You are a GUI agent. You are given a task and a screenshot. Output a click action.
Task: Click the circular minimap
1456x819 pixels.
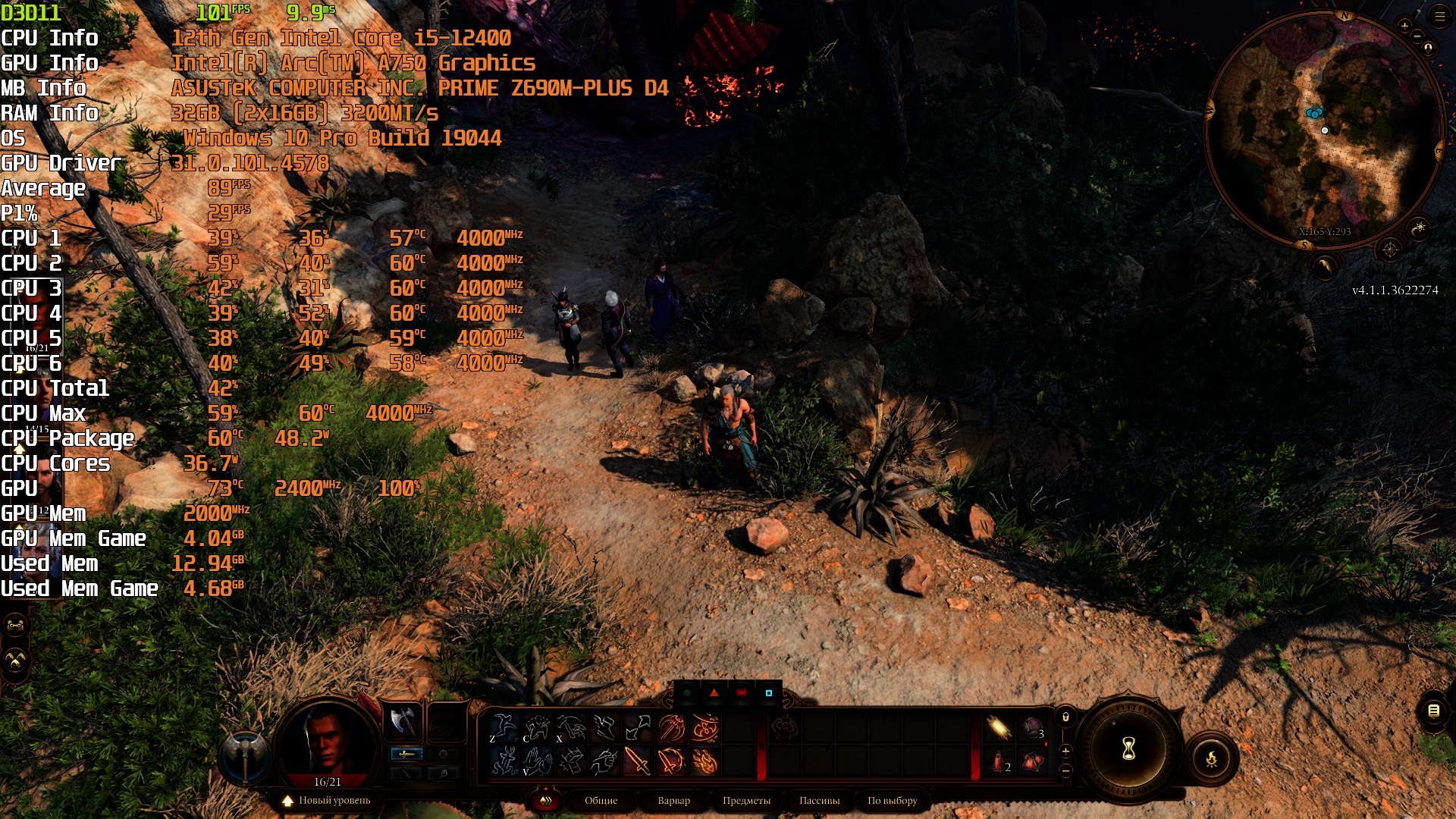[x=1324, y=129]
